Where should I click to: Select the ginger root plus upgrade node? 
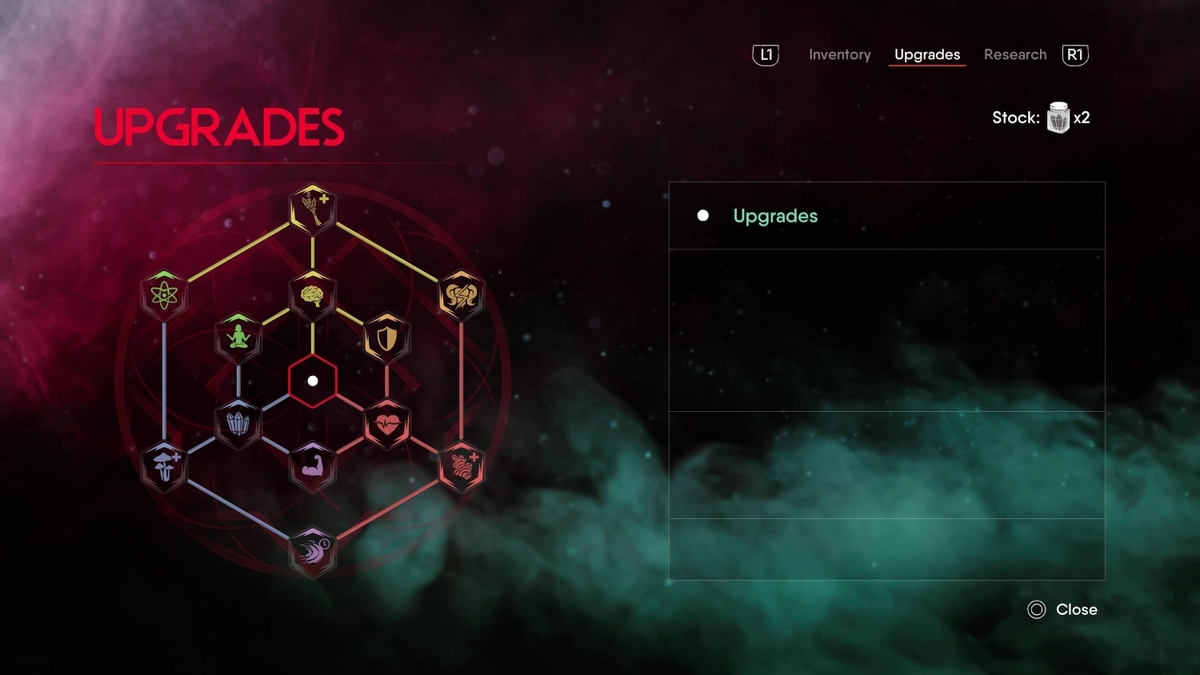coord(461,467)
